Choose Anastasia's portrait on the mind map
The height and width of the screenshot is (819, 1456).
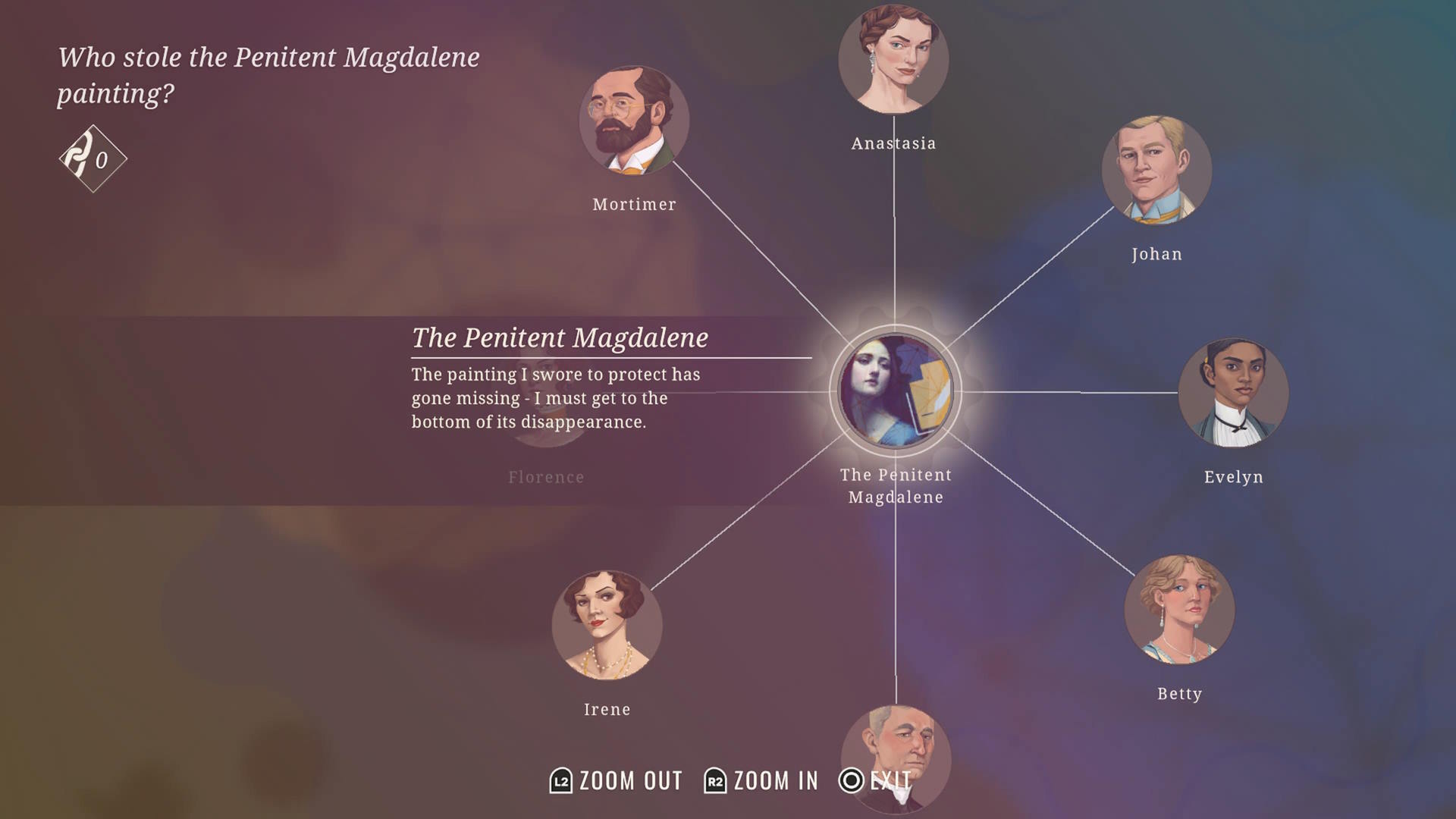(893, 59)
